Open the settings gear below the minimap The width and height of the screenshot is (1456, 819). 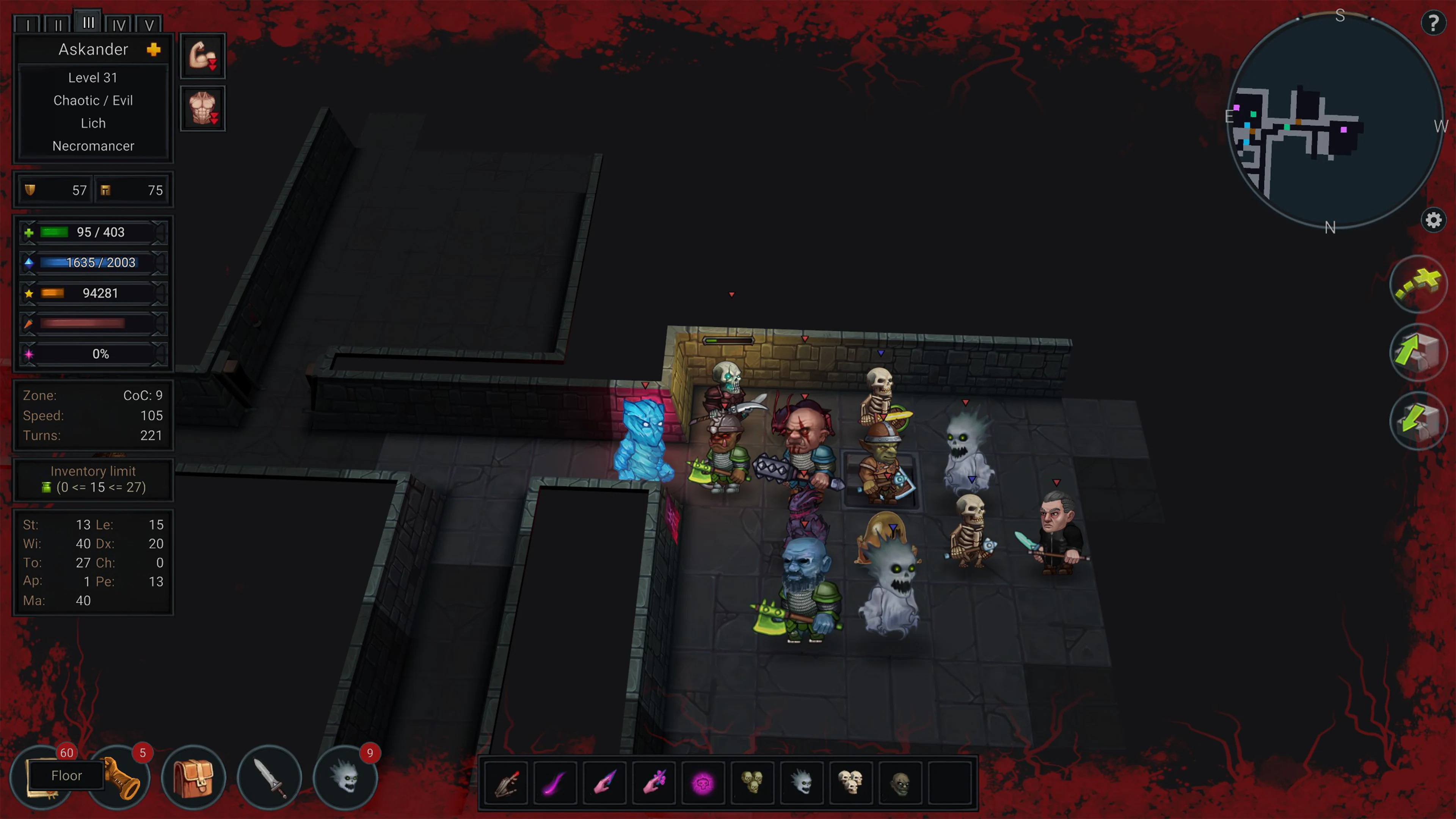pyautogui.click(x=1434, y=220)
